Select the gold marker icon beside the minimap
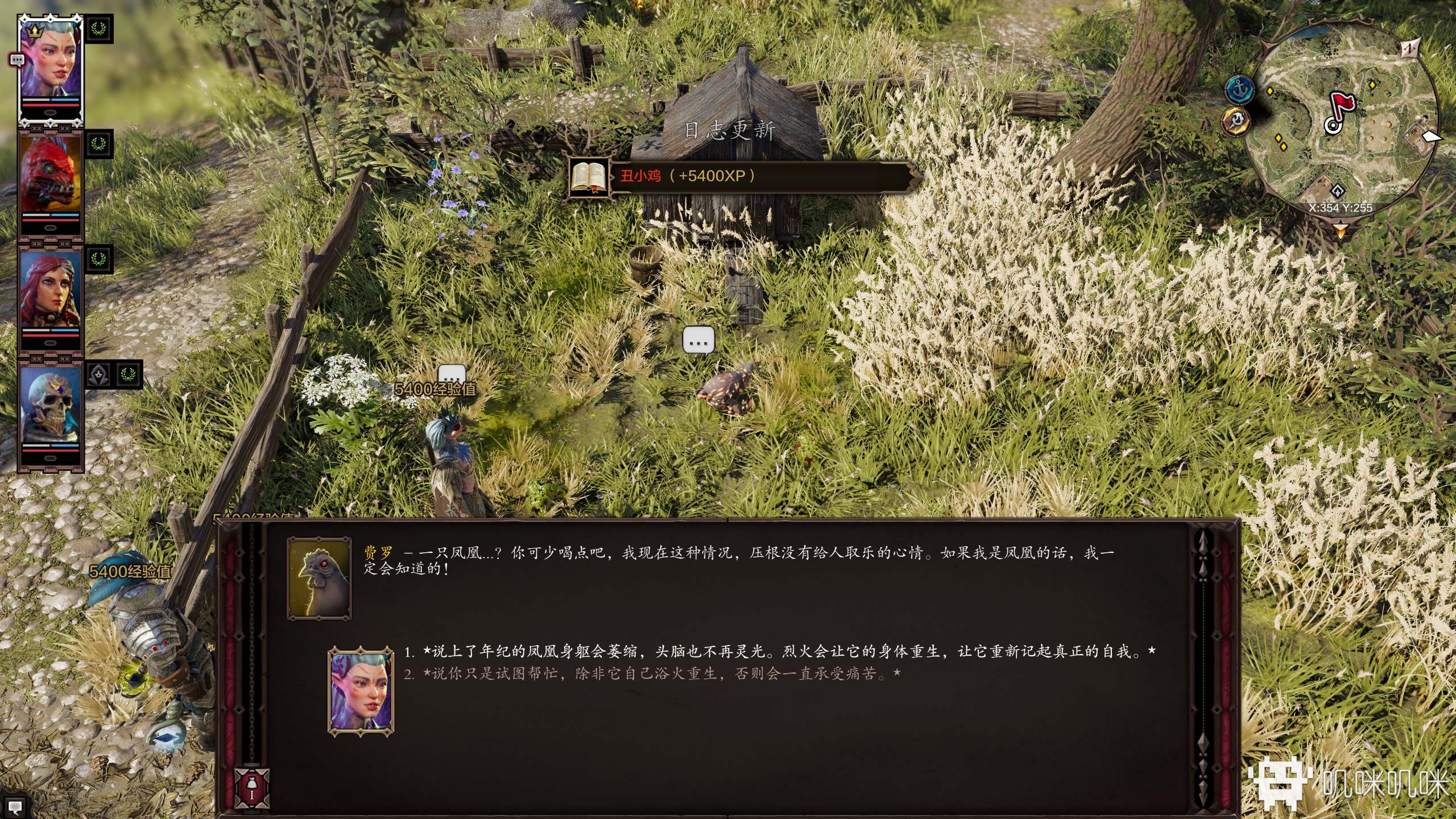This screenshot has width=1456, height=819. tap(1237, 122)
